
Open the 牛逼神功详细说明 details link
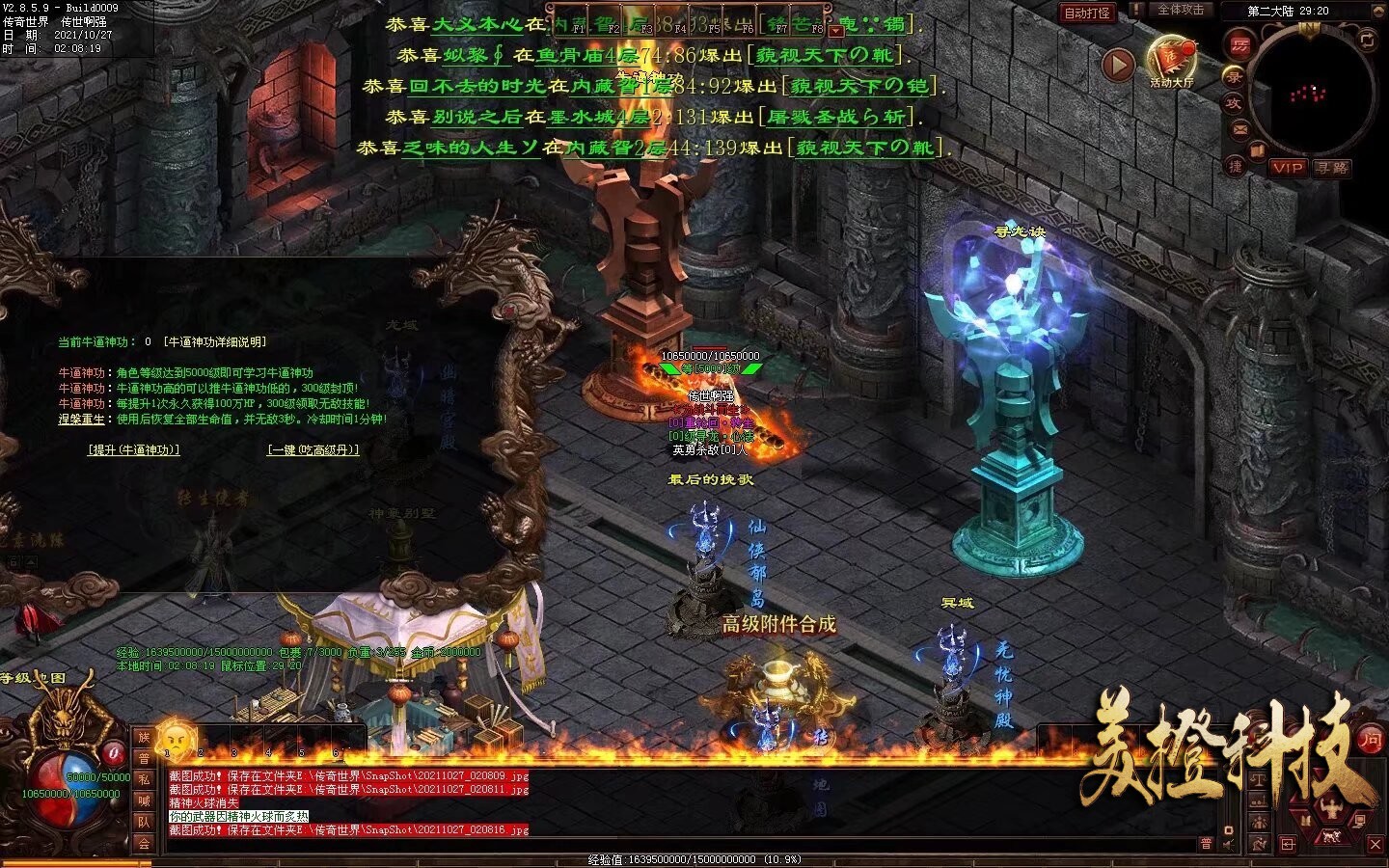(214, 341)
